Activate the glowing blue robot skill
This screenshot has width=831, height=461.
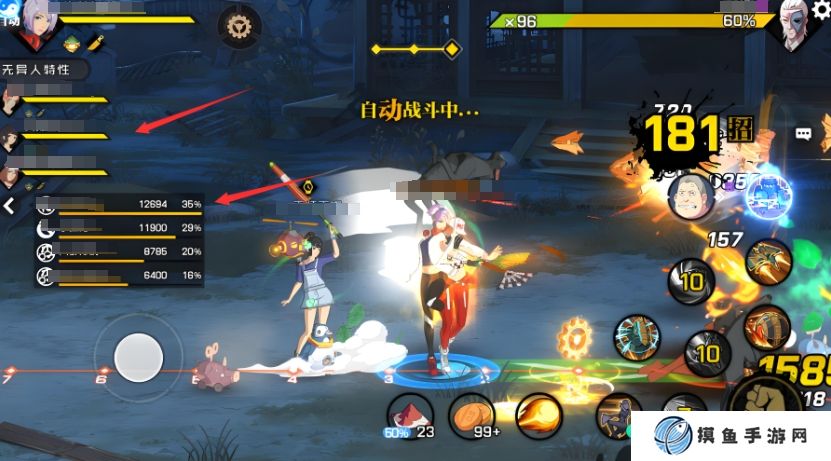click(x=768, y=193)
